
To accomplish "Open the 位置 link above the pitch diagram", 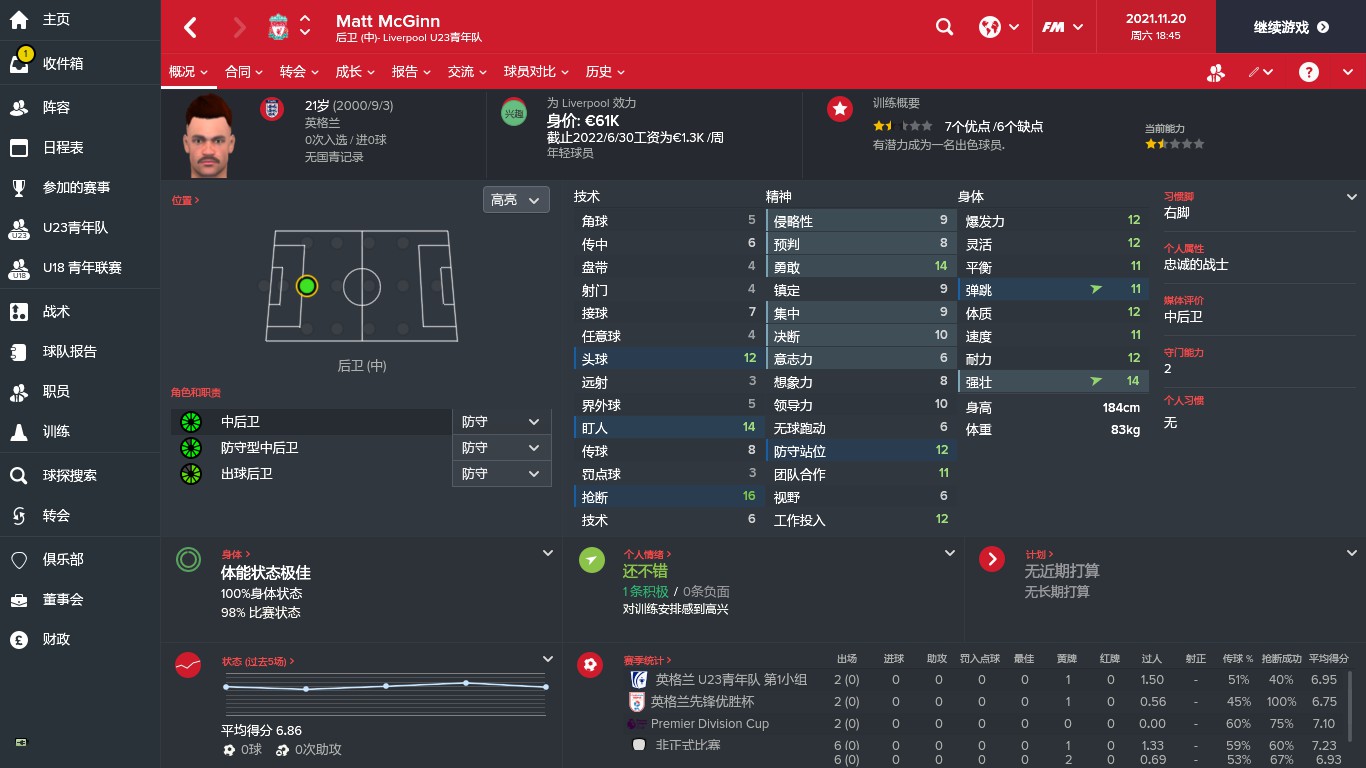I will tap(183, 200).
